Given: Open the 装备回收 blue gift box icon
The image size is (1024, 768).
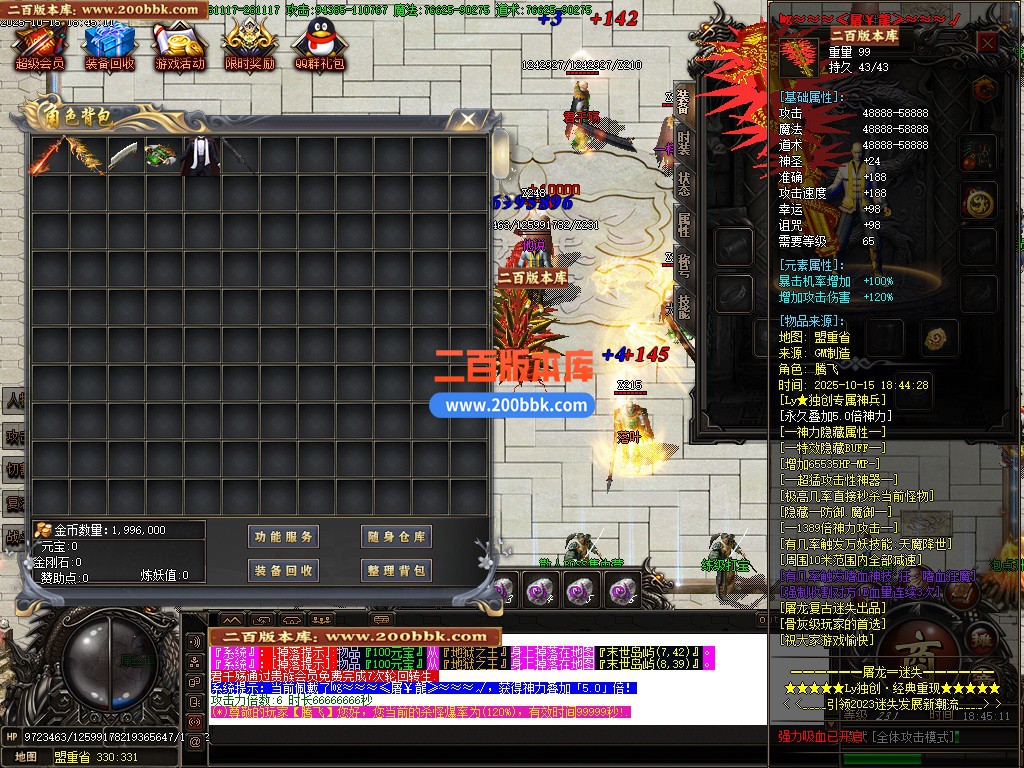Looking at the screenshot, I should tap(109, 45).
